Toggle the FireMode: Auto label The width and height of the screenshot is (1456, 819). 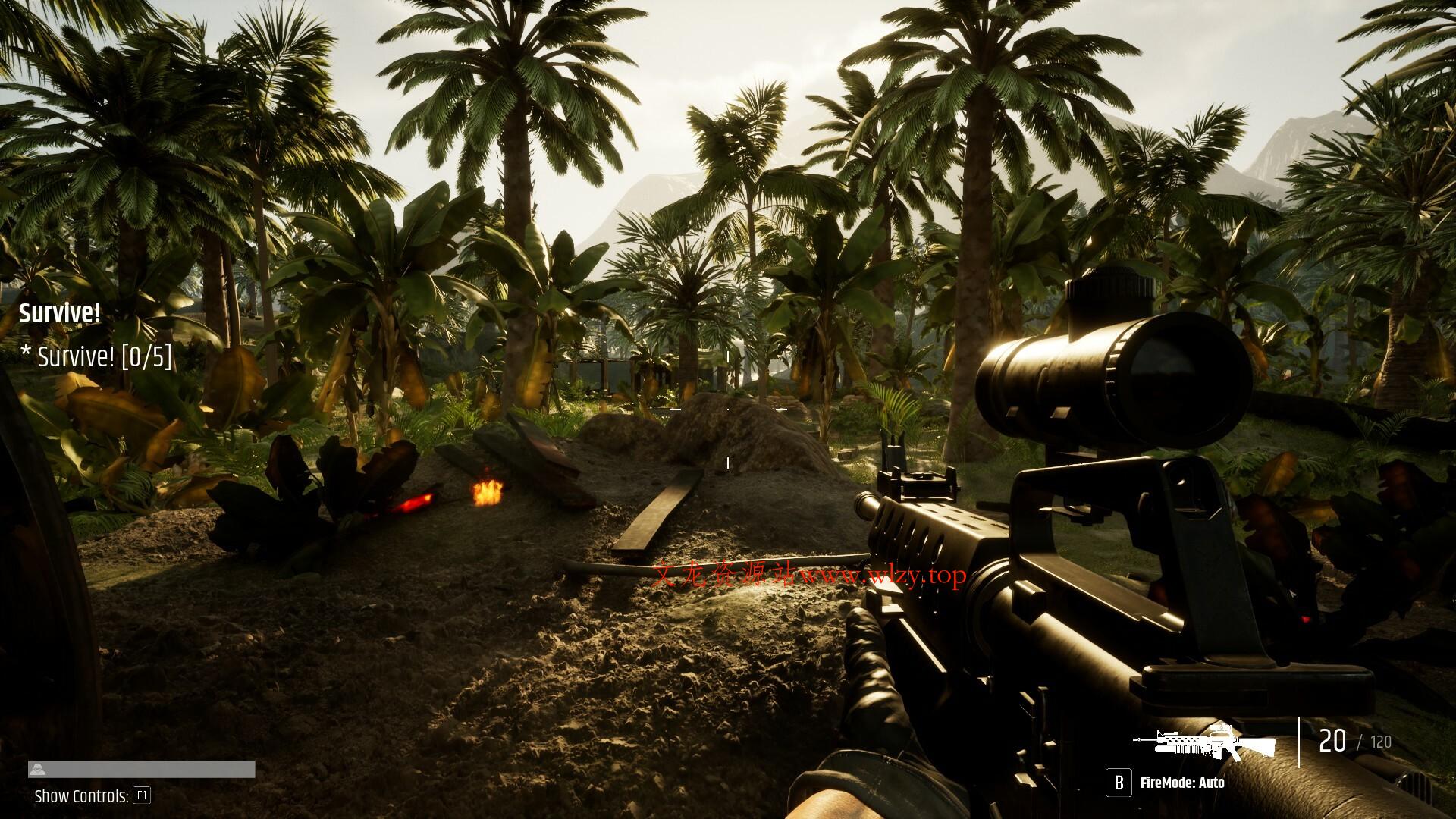[1181, 783]
